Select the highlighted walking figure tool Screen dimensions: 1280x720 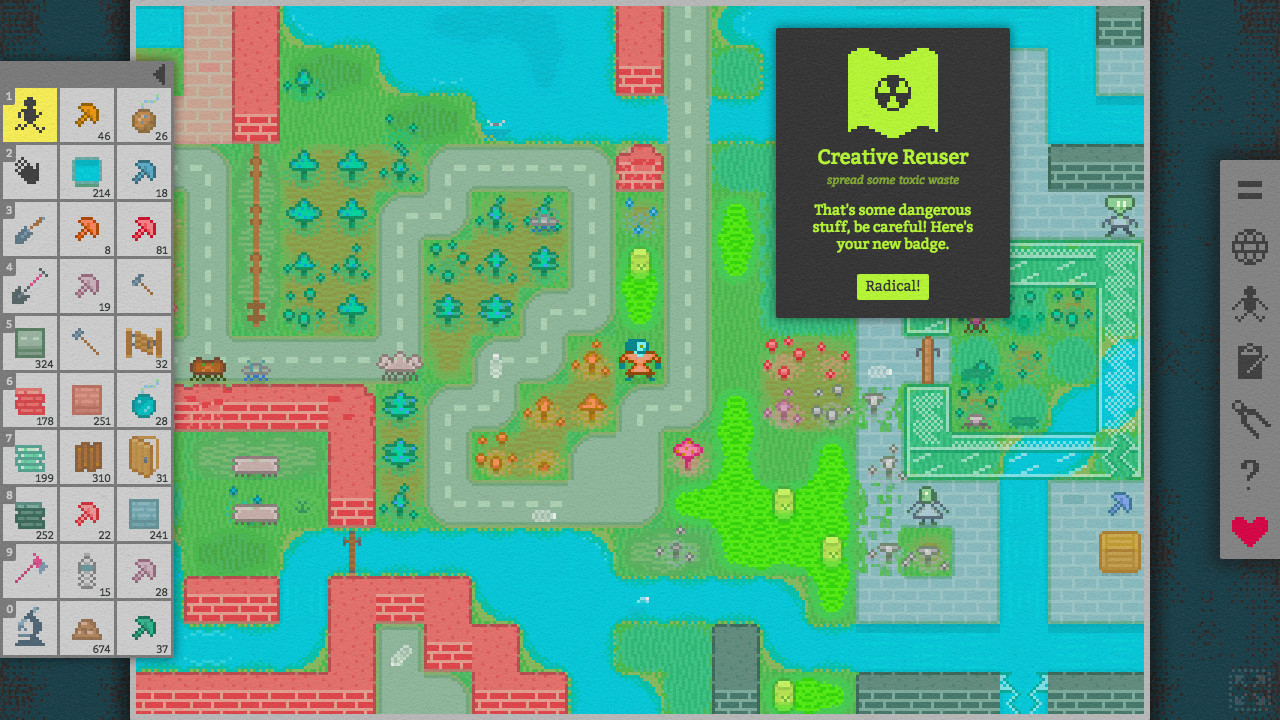tap(30, 114)
